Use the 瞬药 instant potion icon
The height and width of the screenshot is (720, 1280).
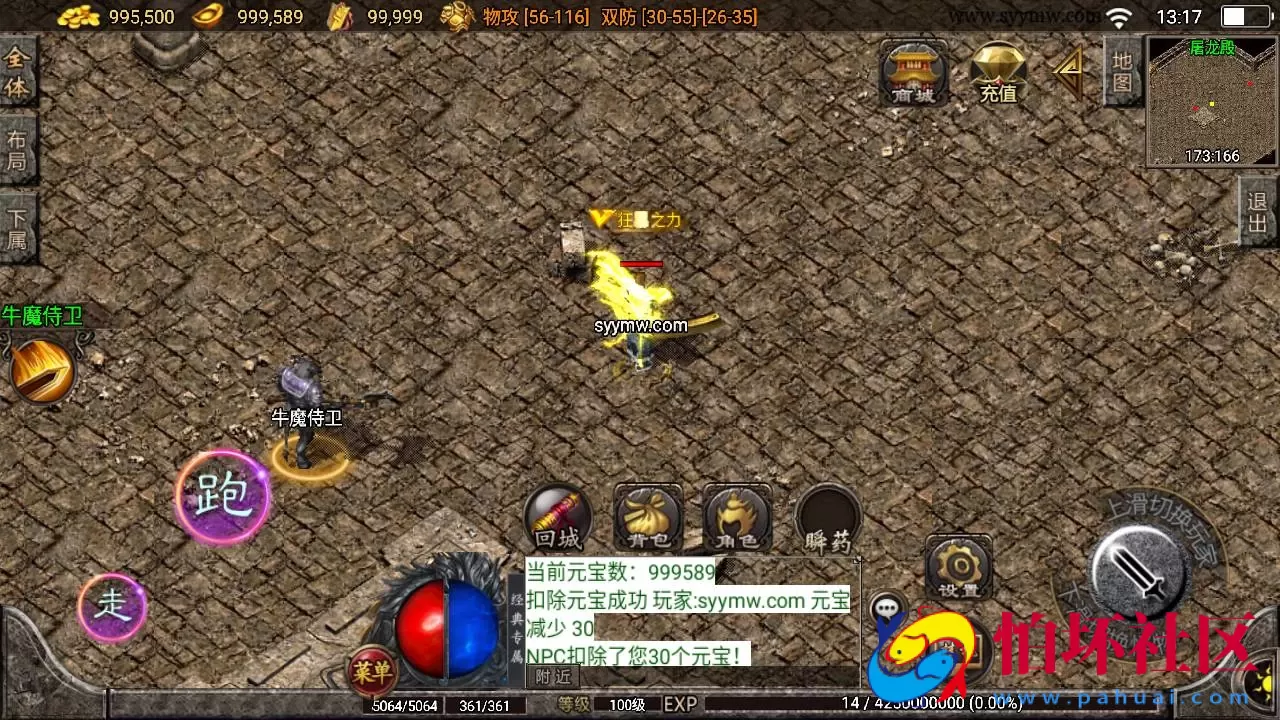pyautogui.click(x=827, y=515)
